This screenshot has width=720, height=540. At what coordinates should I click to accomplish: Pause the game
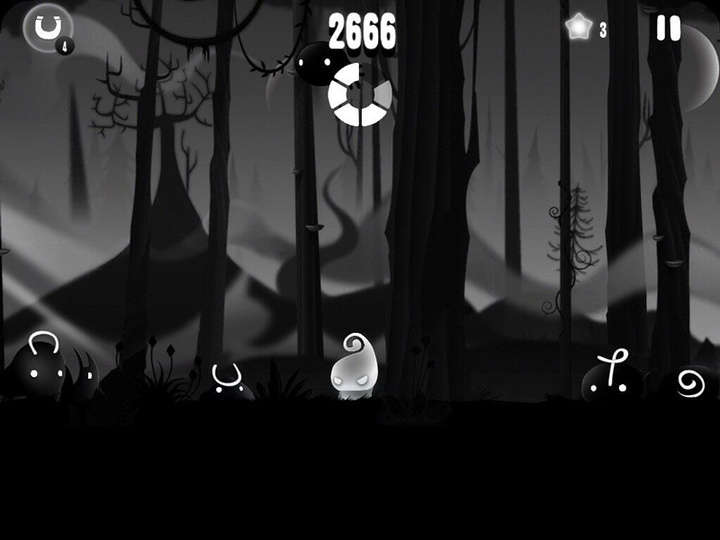(x=668, y=28)
